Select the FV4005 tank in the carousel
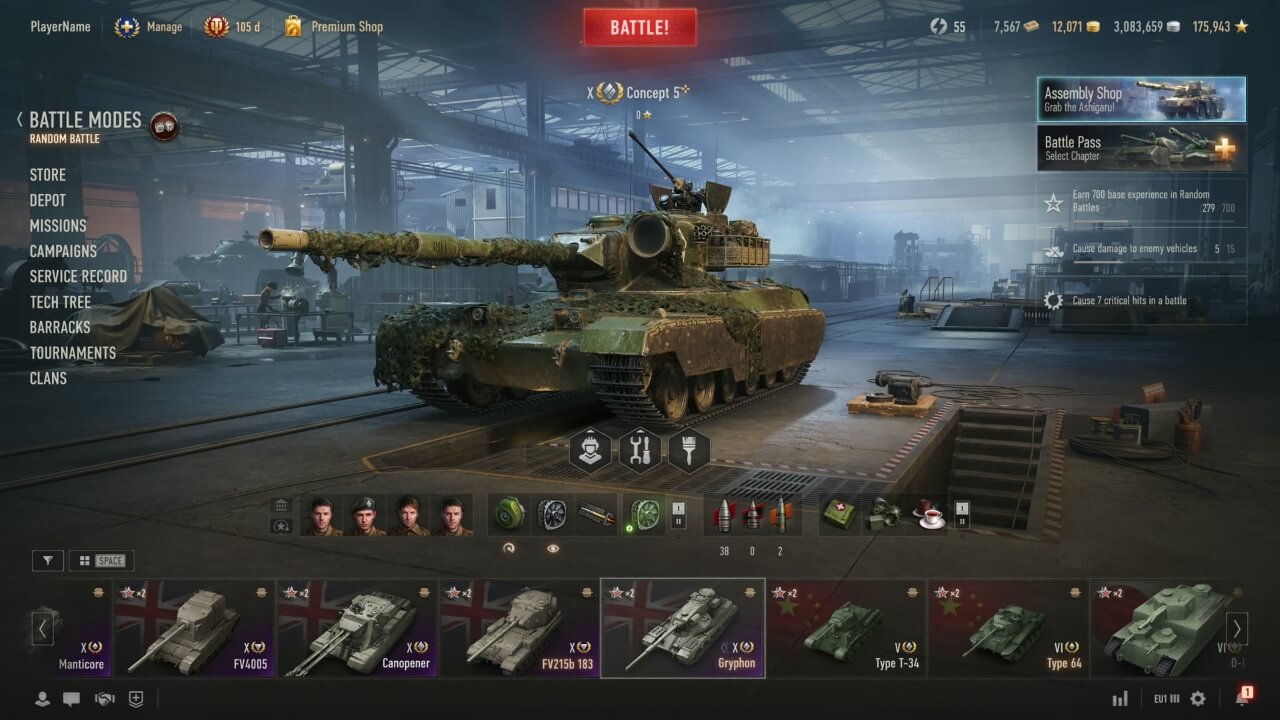Image resolution: width=1280 pixels, height=720 pixels. click(193, 628)
